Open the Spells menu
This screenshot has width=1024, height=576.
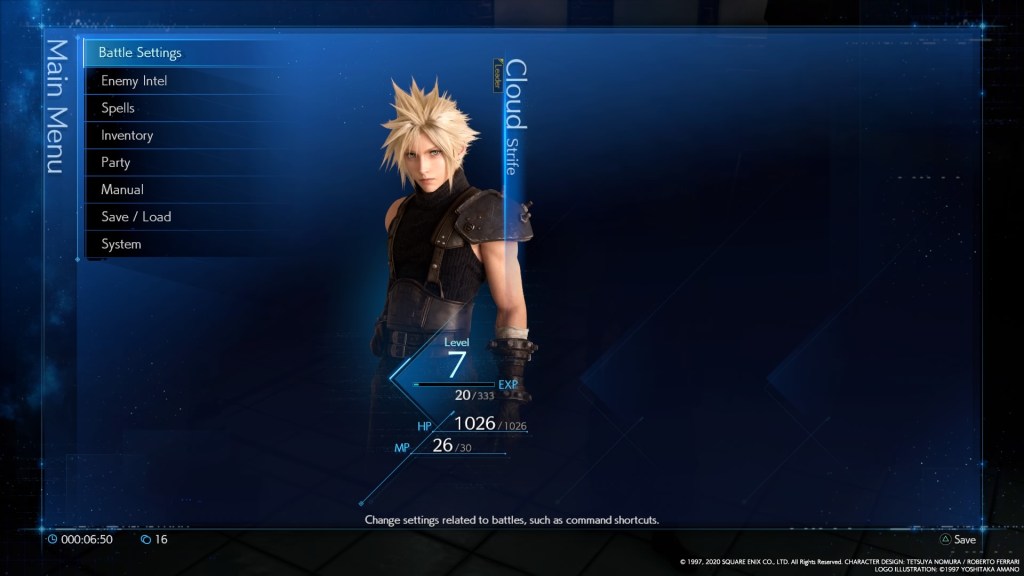pyautogui.click(x=118, y=108)
